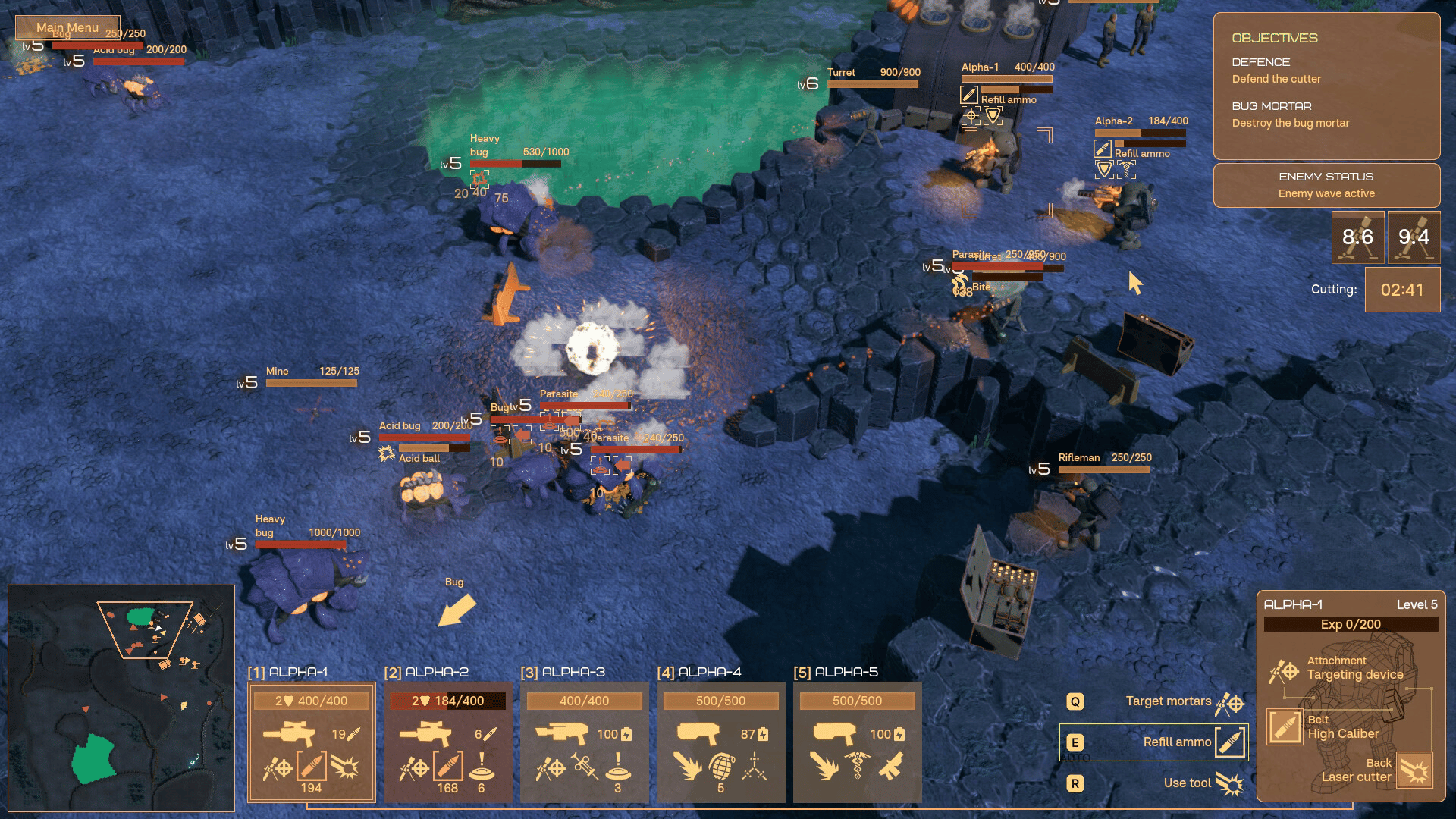Select ALPHA-4's grenade item icon
This screenshot has height=819, width=1456.
[721, 767]
